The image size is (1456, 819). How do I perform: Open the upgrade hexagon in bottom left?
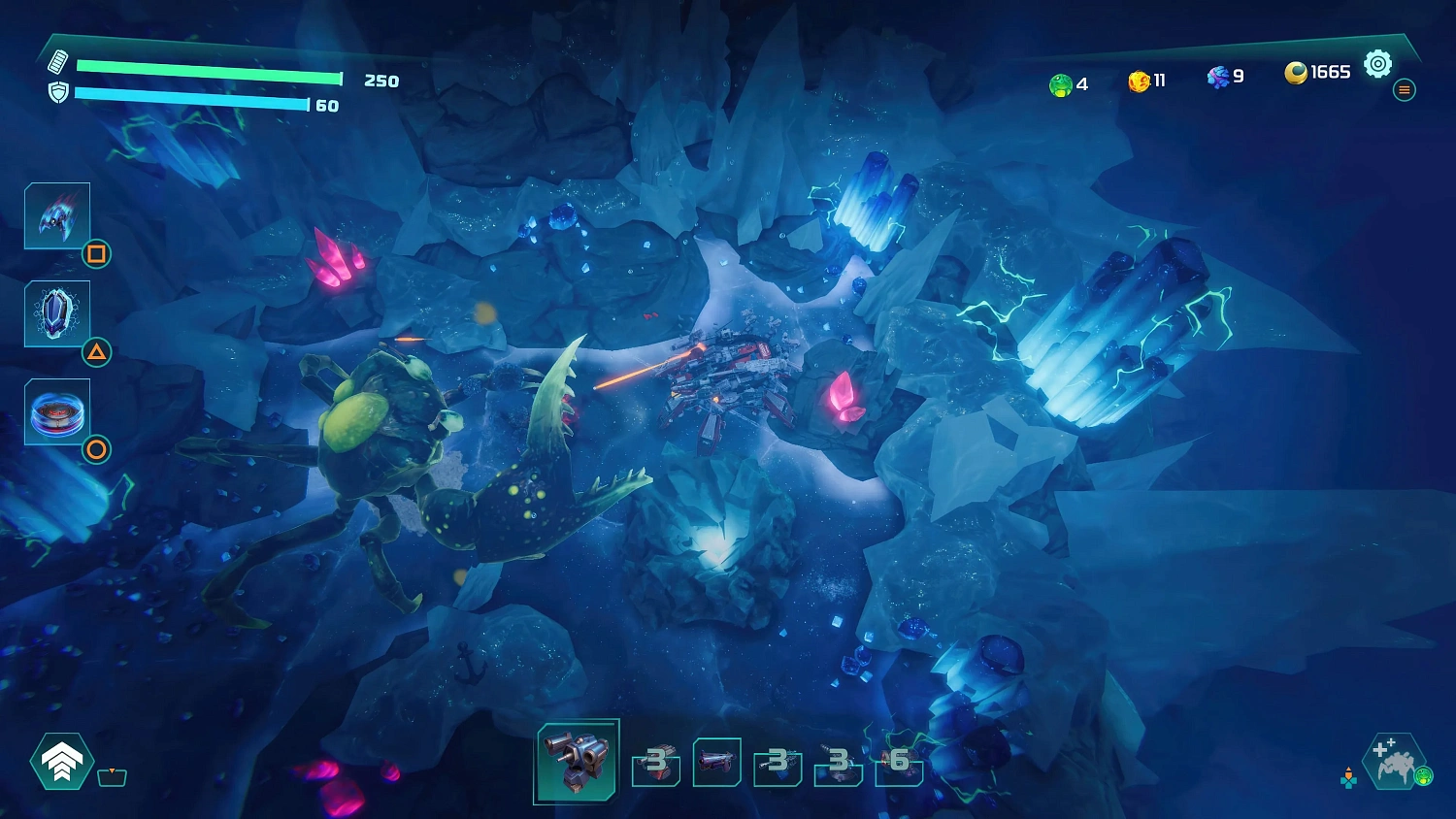click(x=60, y=763)
